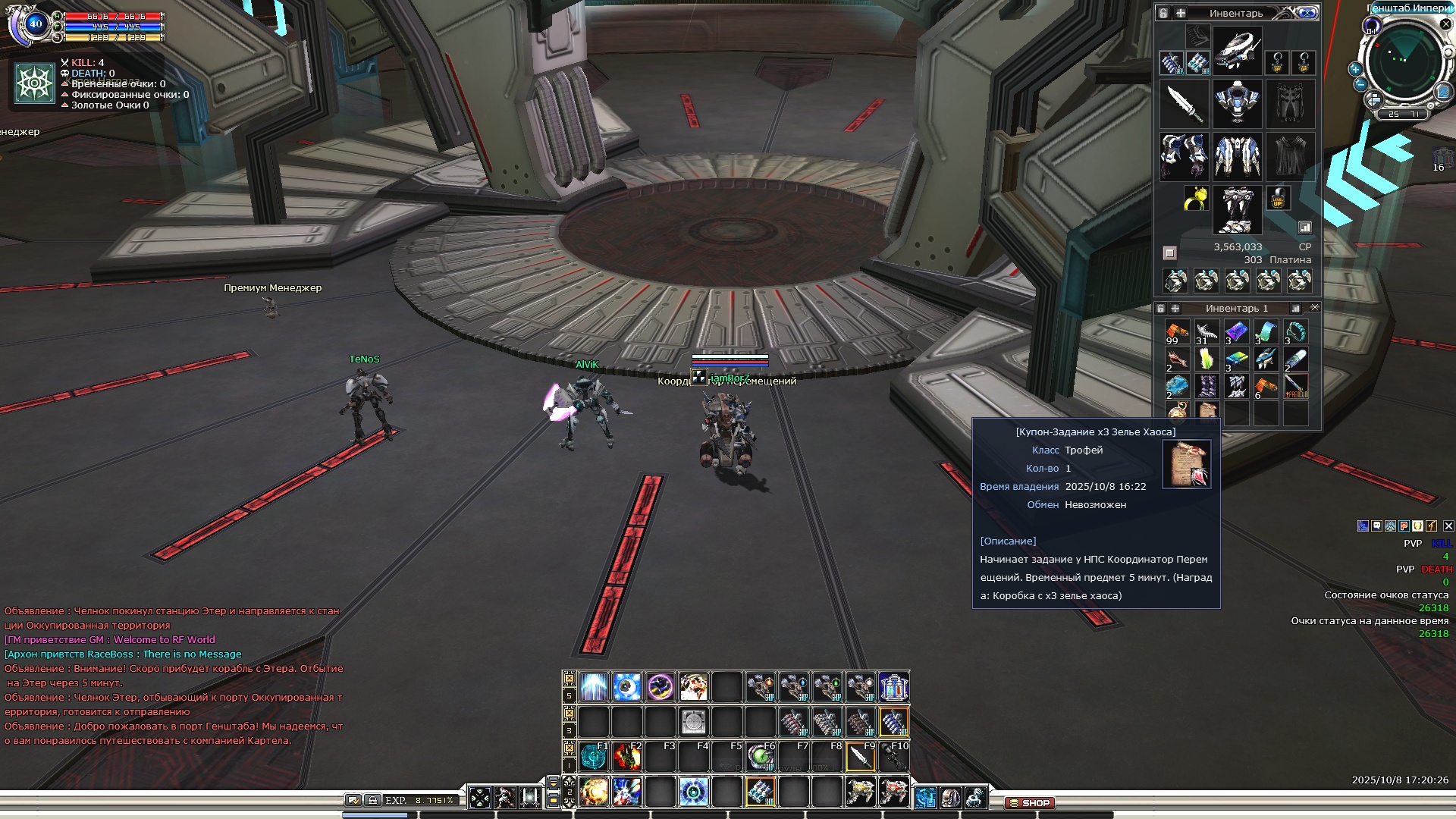
Task: Zoom in the minimap with plus button
Action: tap(1355, 69)
